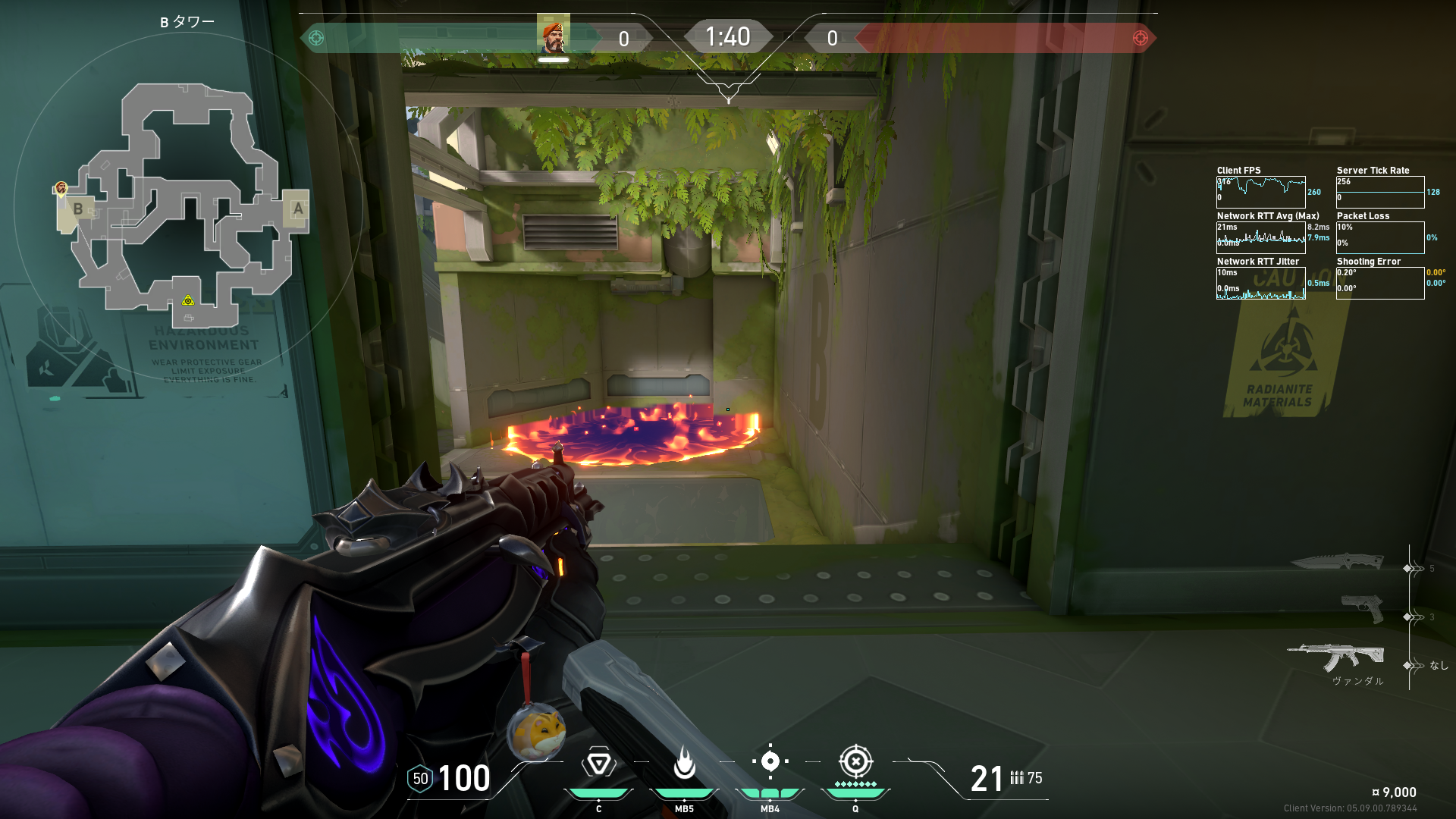Select the B site marker on minimap
1456x819 pixels.
point(77,209)
